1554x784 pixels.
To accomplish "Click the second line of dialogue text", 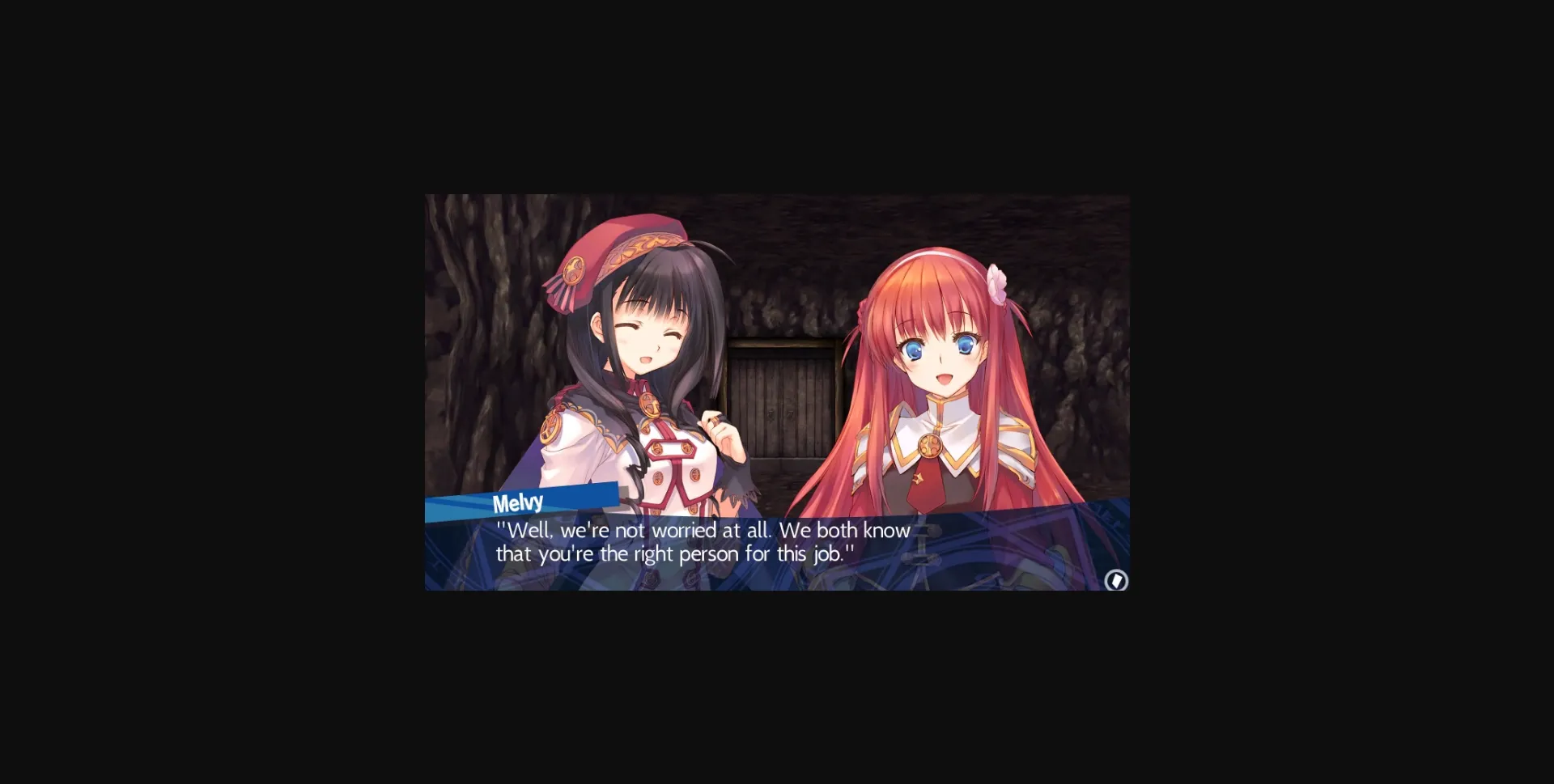I will coord(676,554).
